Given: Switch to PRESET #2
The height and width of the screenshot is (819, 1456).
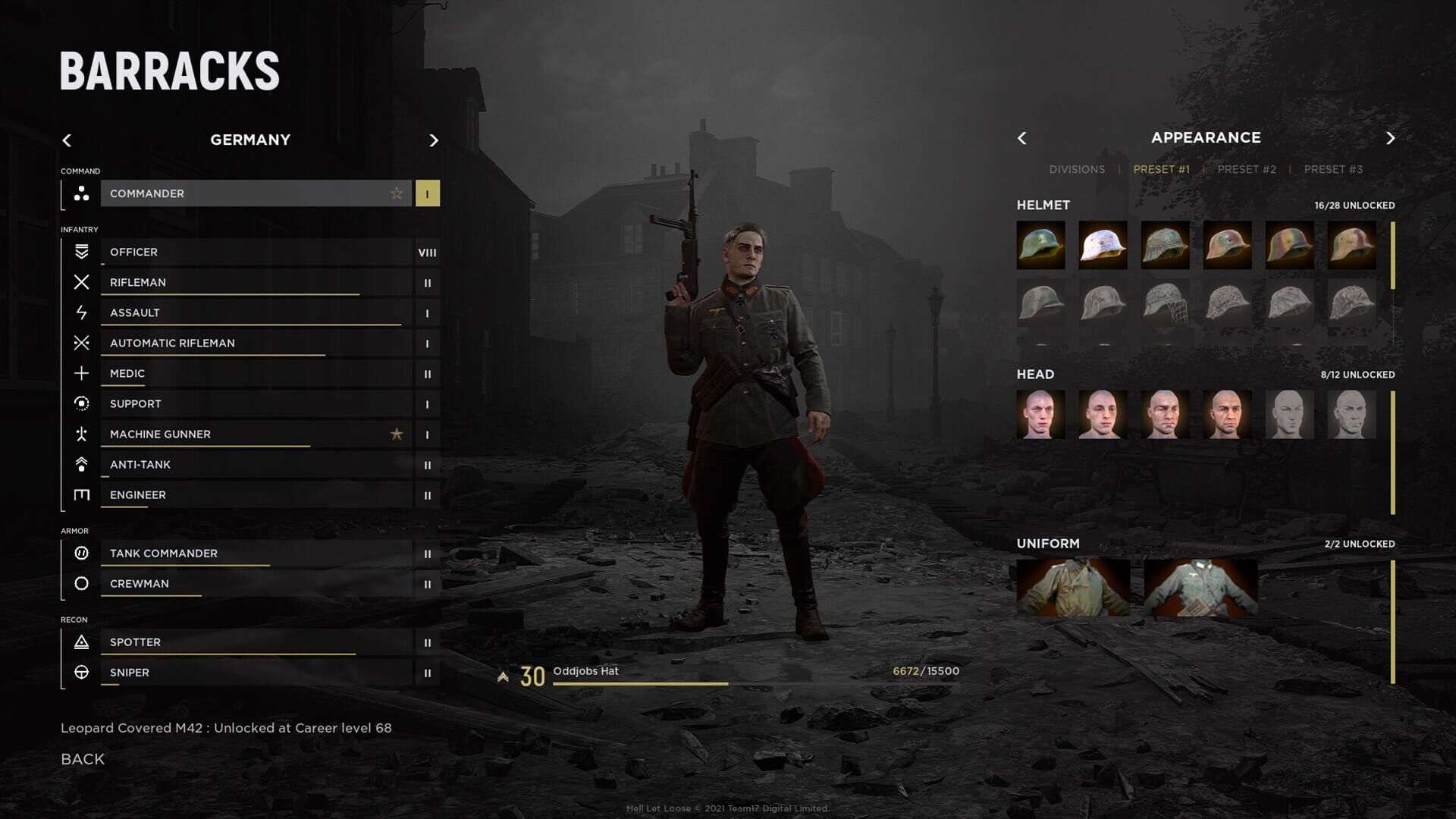Looking at the screenshot, I should pyautogui.click(x=1246, y=169).
